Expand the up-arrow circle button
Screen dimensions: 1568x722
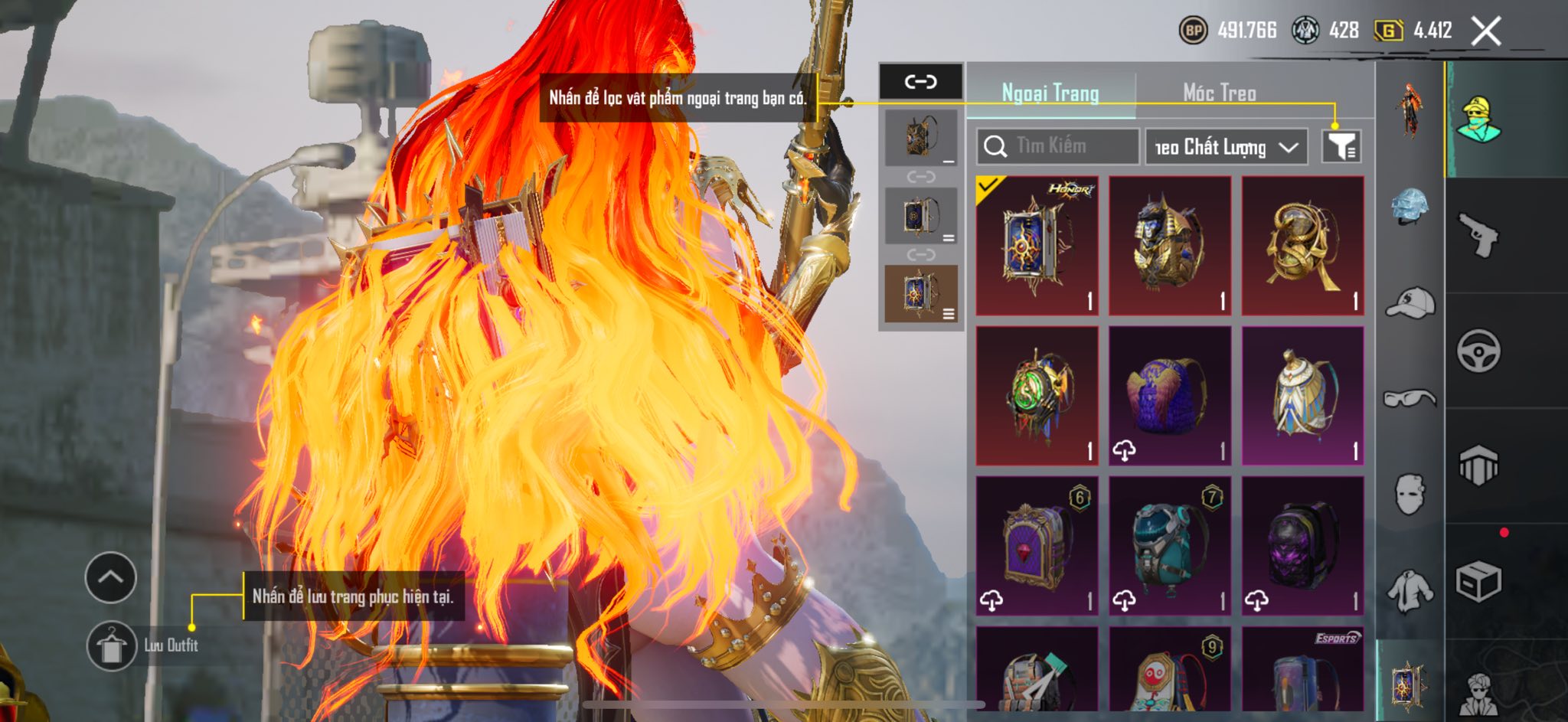coord(111,577)
